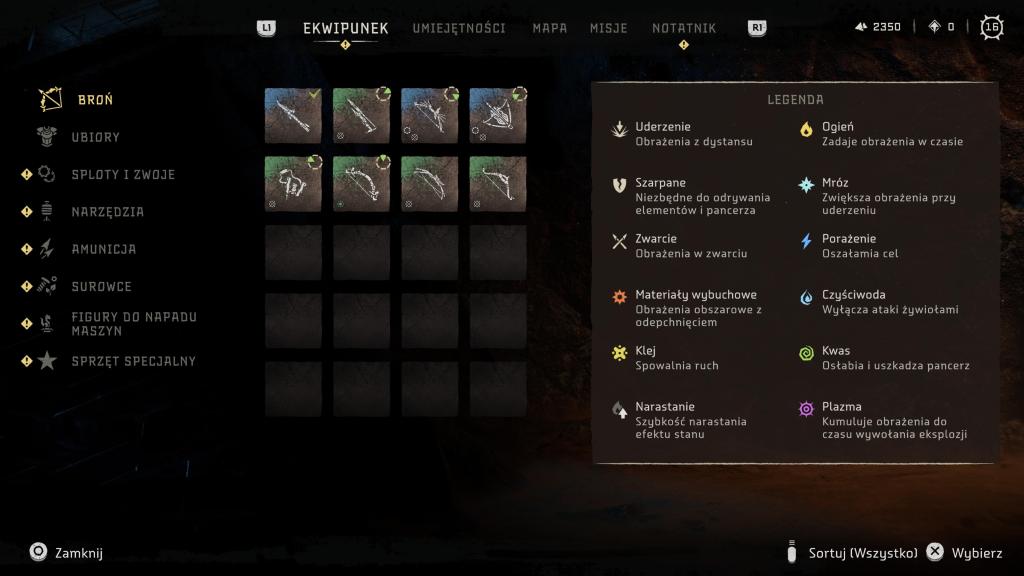This screenshot has width=1024, height=576.
Task: Select the Ekwipunek tab
Action: tap(345, 28)
